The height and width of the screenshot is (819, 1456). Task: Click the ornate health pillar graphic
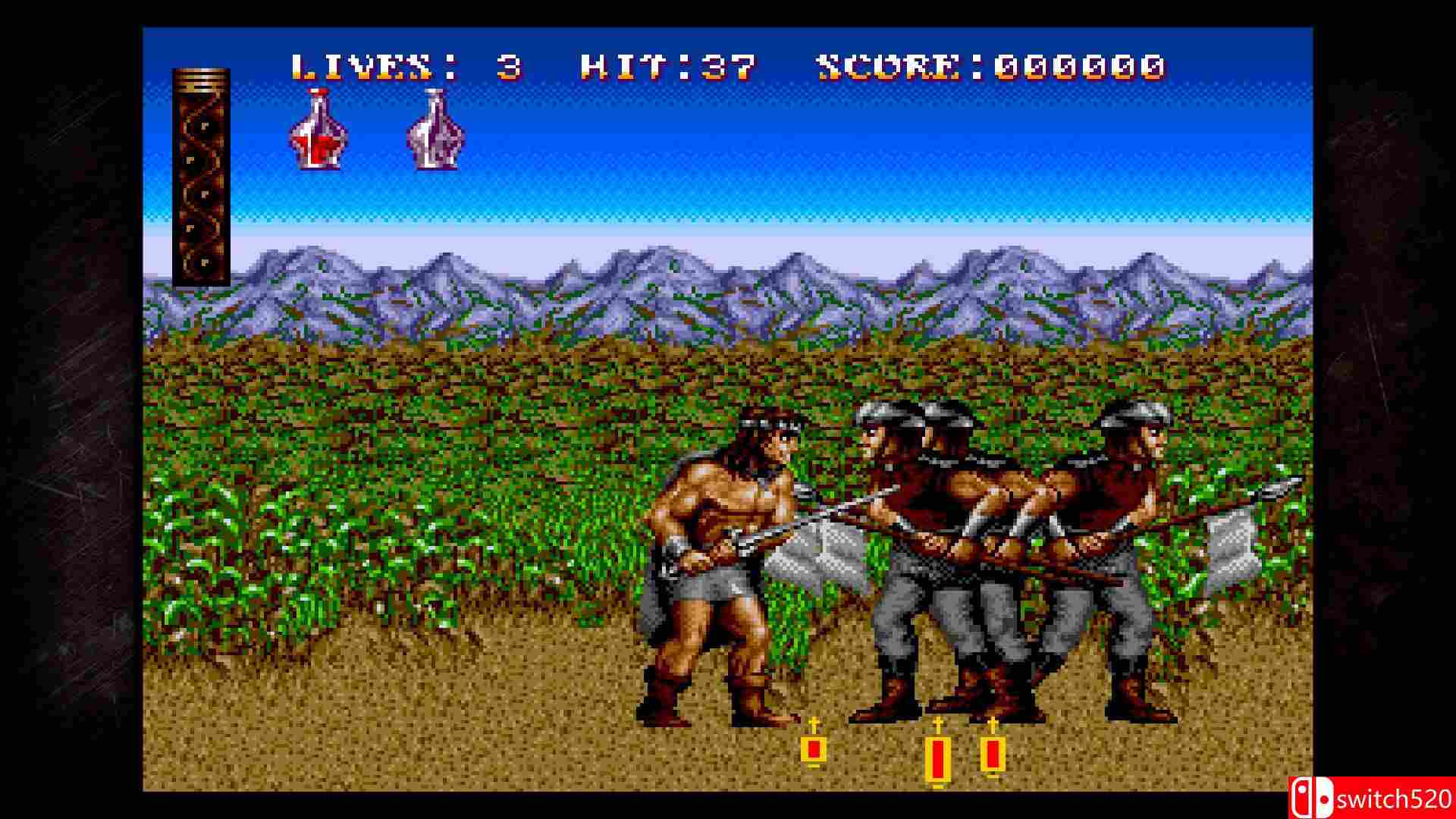point(200,174)
